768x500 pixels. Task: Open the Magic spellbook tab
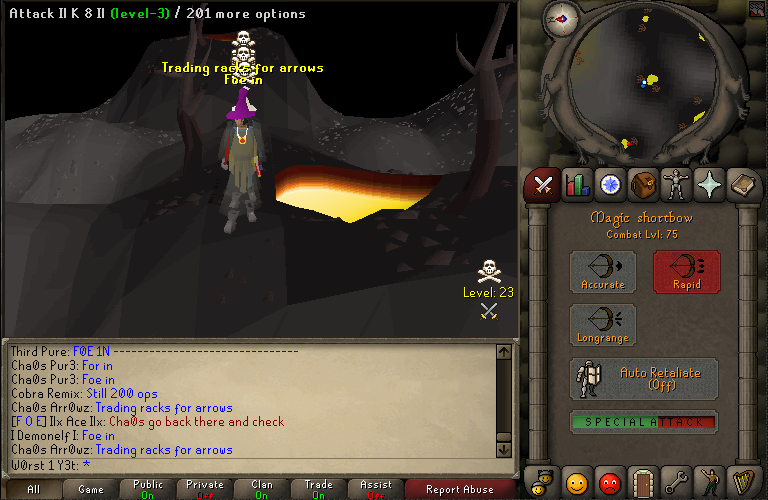(742, 185)
